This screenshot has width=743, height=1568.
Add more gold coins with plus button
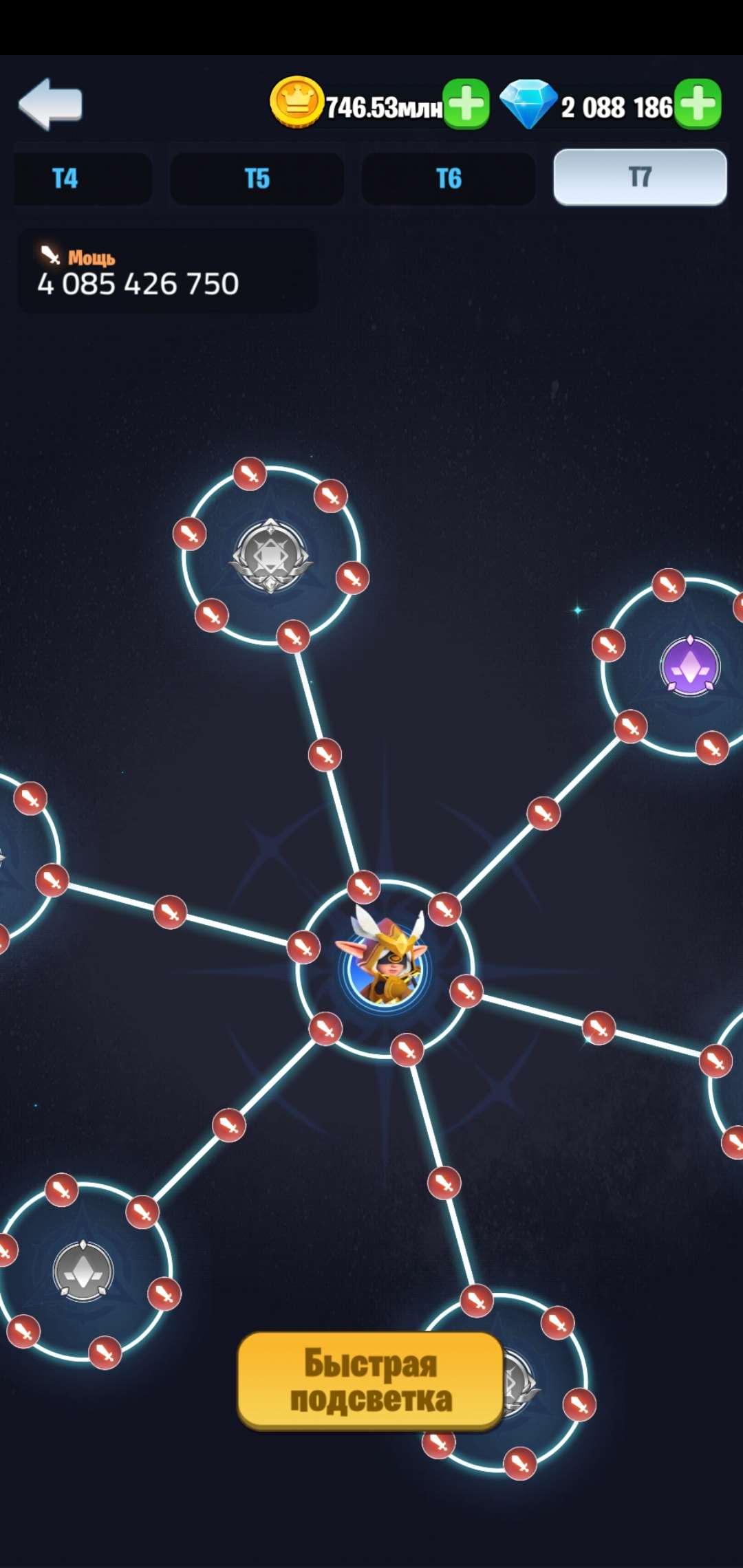pyautogui.click(x=466, y=105)
